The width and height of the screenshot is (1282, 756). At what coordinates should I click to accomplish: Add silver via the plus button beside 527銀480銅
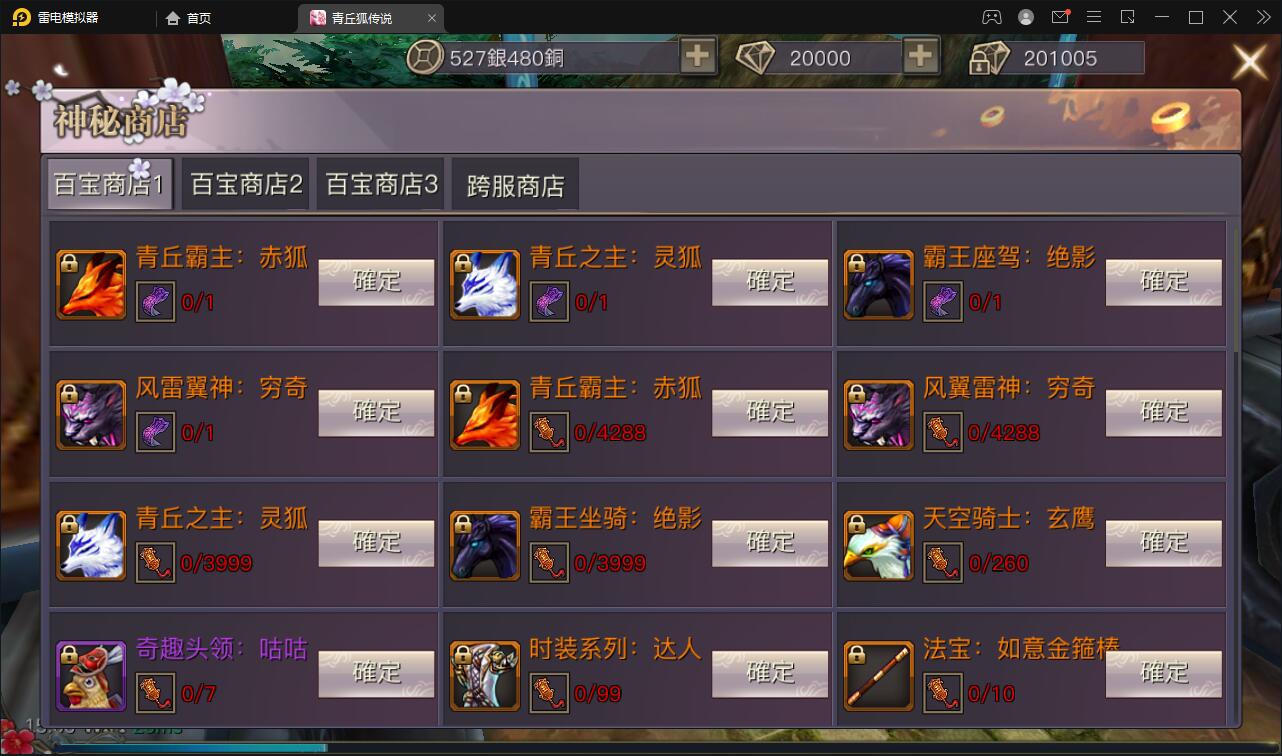tap(697, 57)
